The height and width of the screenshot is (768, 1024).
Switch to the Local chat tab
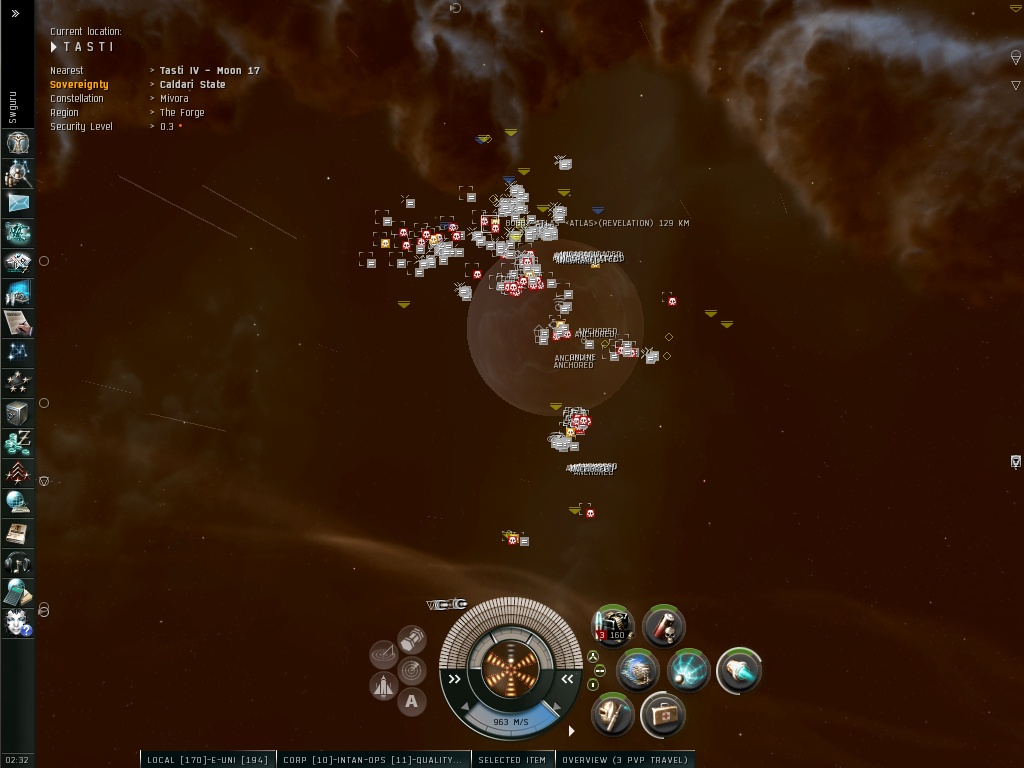(x=208, y=760)
